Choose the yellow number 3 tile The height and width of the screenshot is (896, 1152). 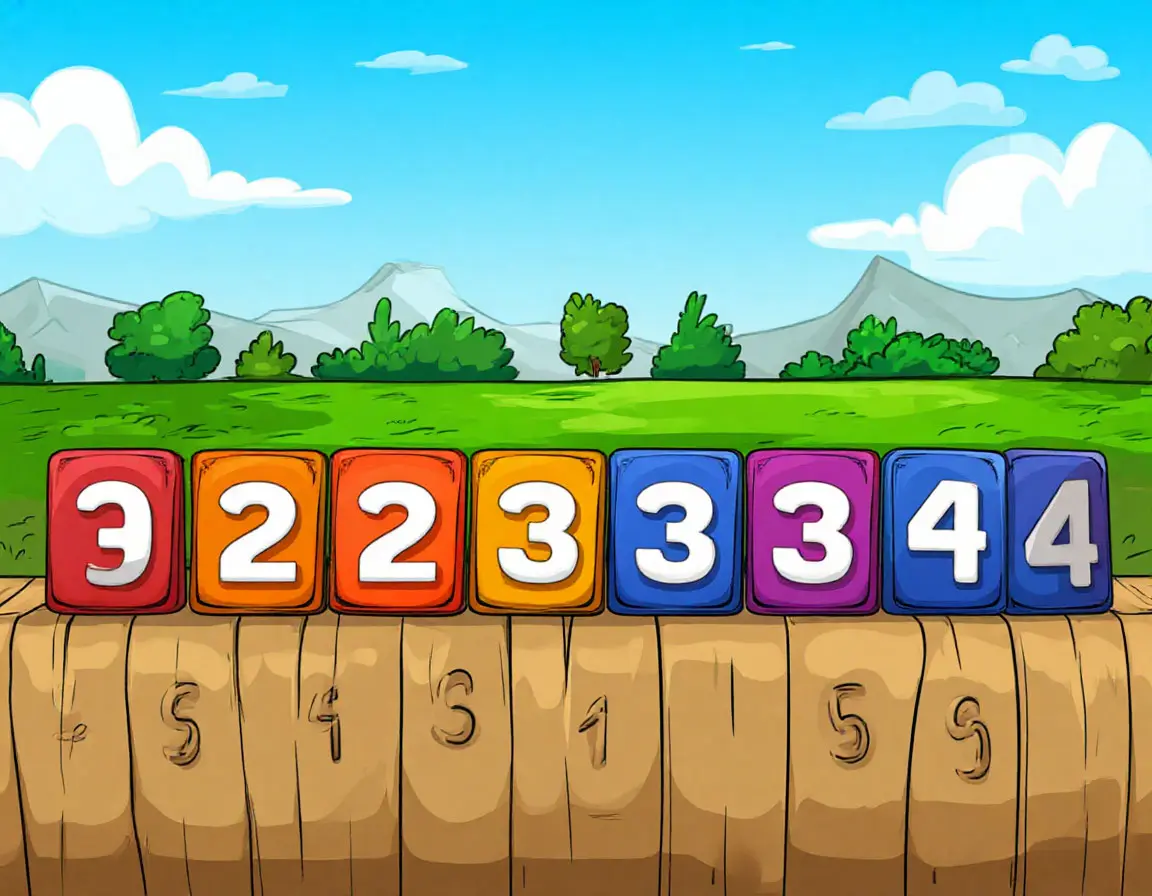pos(538,531)
